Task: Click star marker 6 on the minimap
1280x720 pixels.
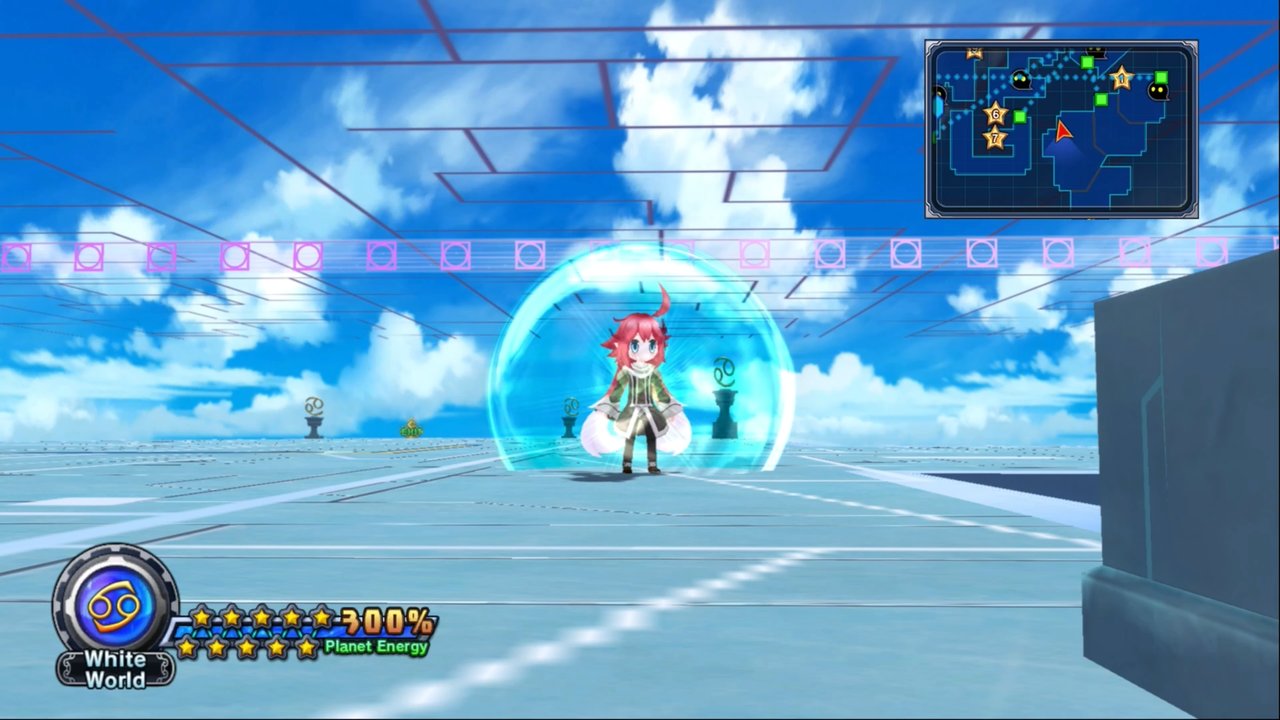Action: [x=994, y=115]
